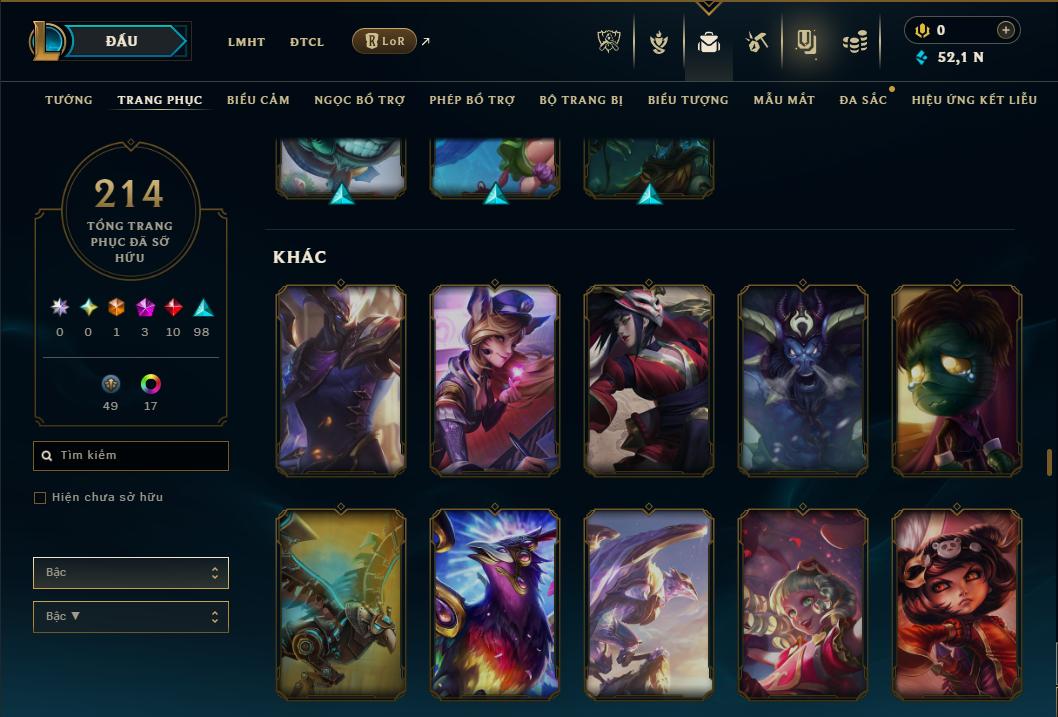Click the ĐẤU play button
The height and width of the screenshot is (717, 1058).
pos(122,41)
